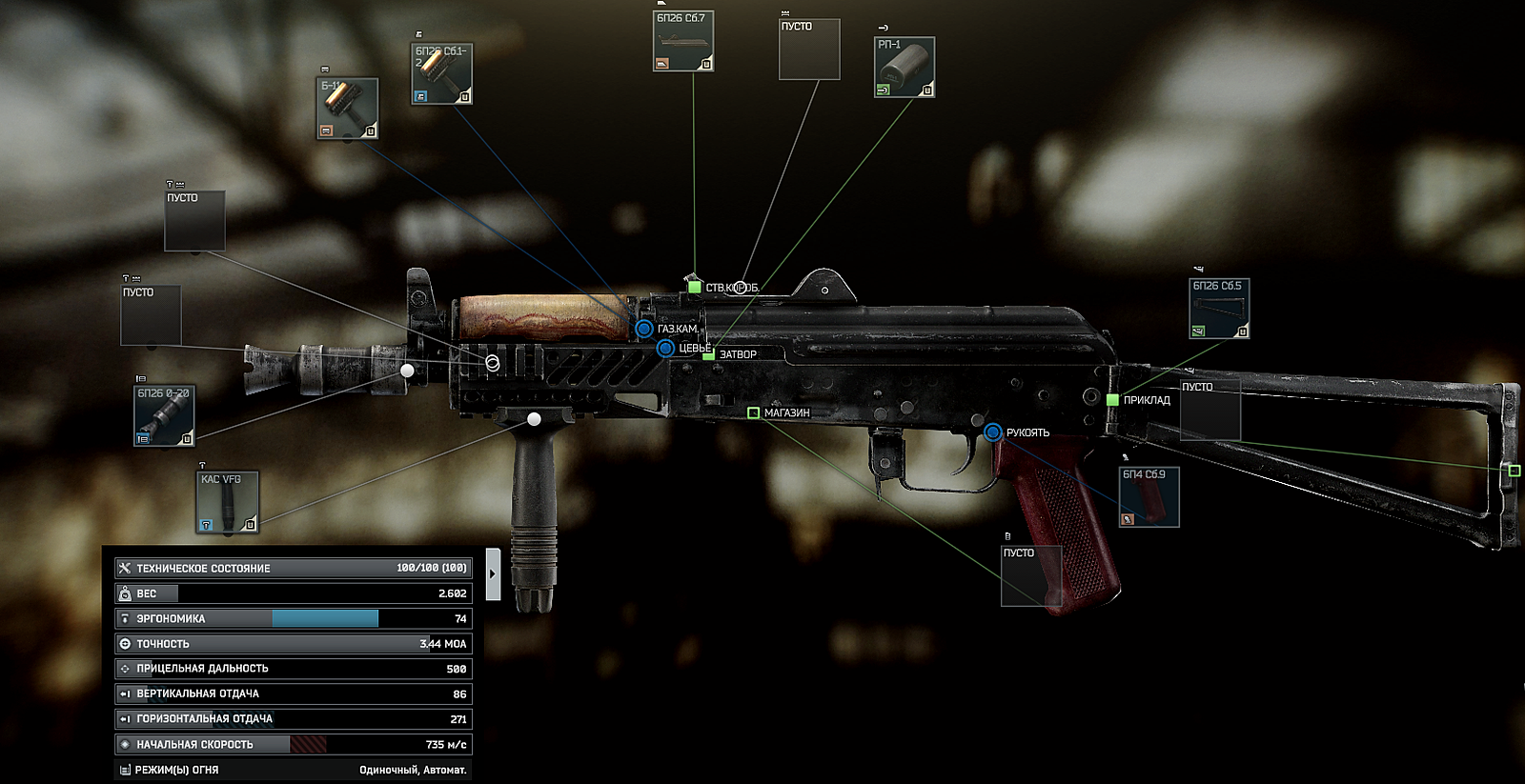Select the 6П26 0-20 muzzle device slot

[165, 416]
